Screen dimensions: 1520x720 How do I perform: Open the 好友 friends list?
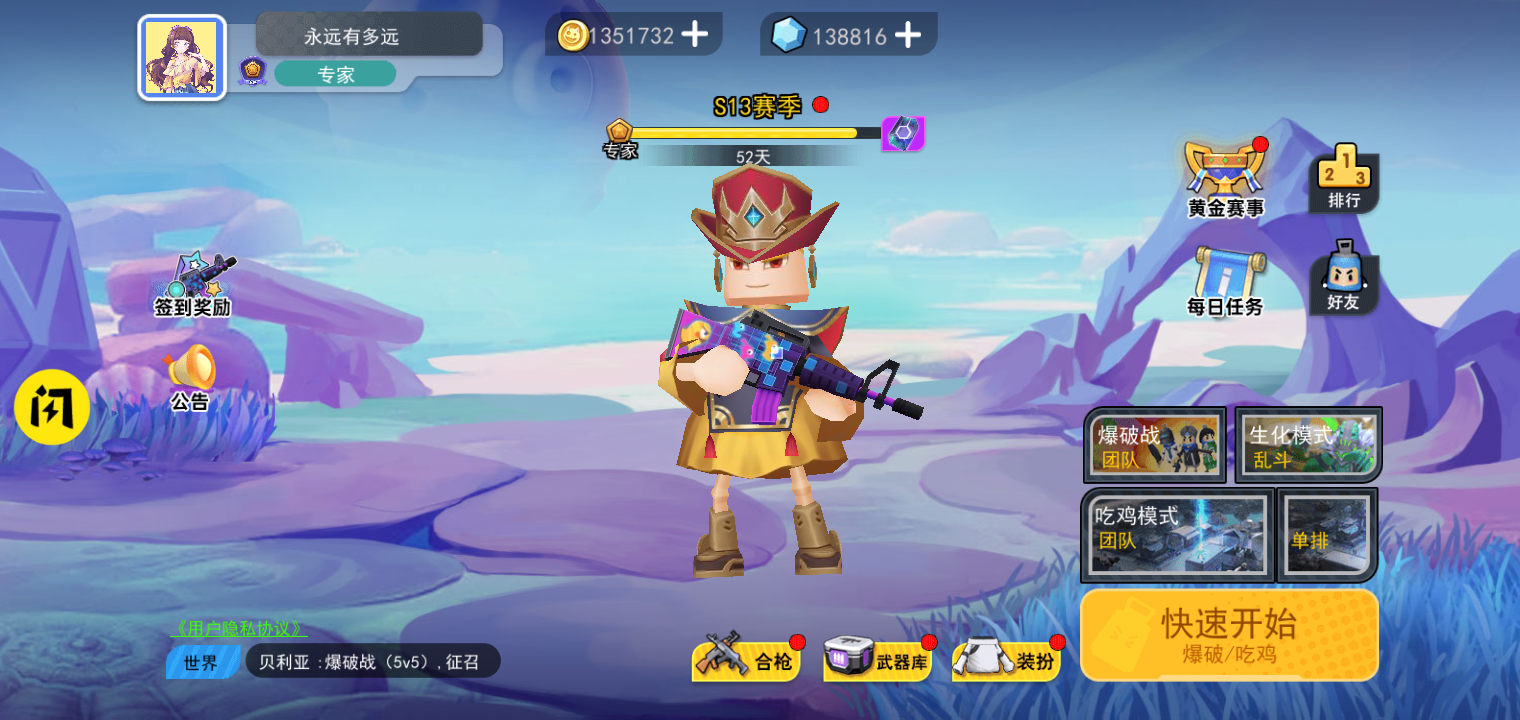pos(1343,278)
